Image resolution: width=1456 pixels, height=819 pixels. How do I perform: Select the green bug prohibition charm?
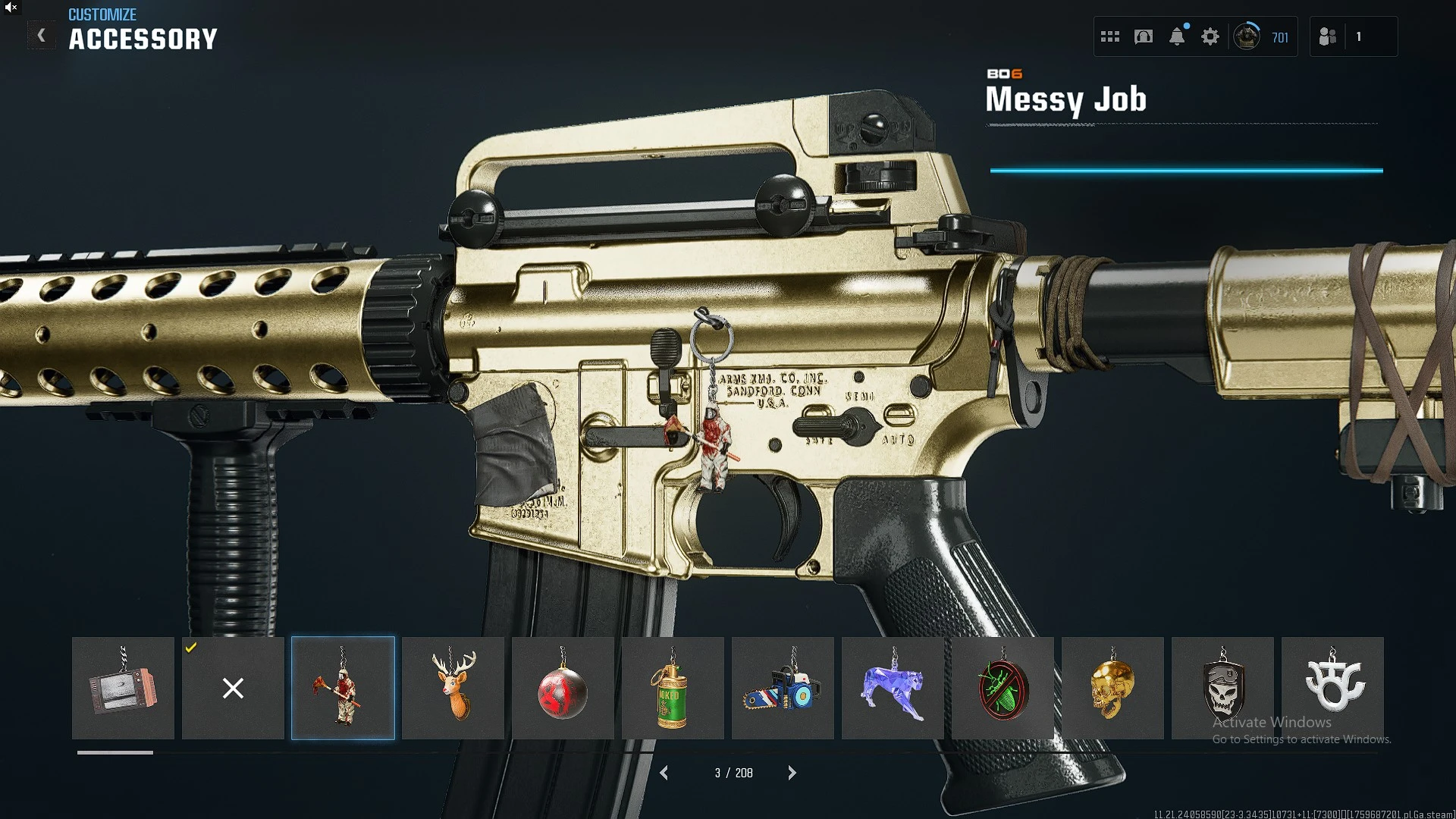pos(1003,688)
